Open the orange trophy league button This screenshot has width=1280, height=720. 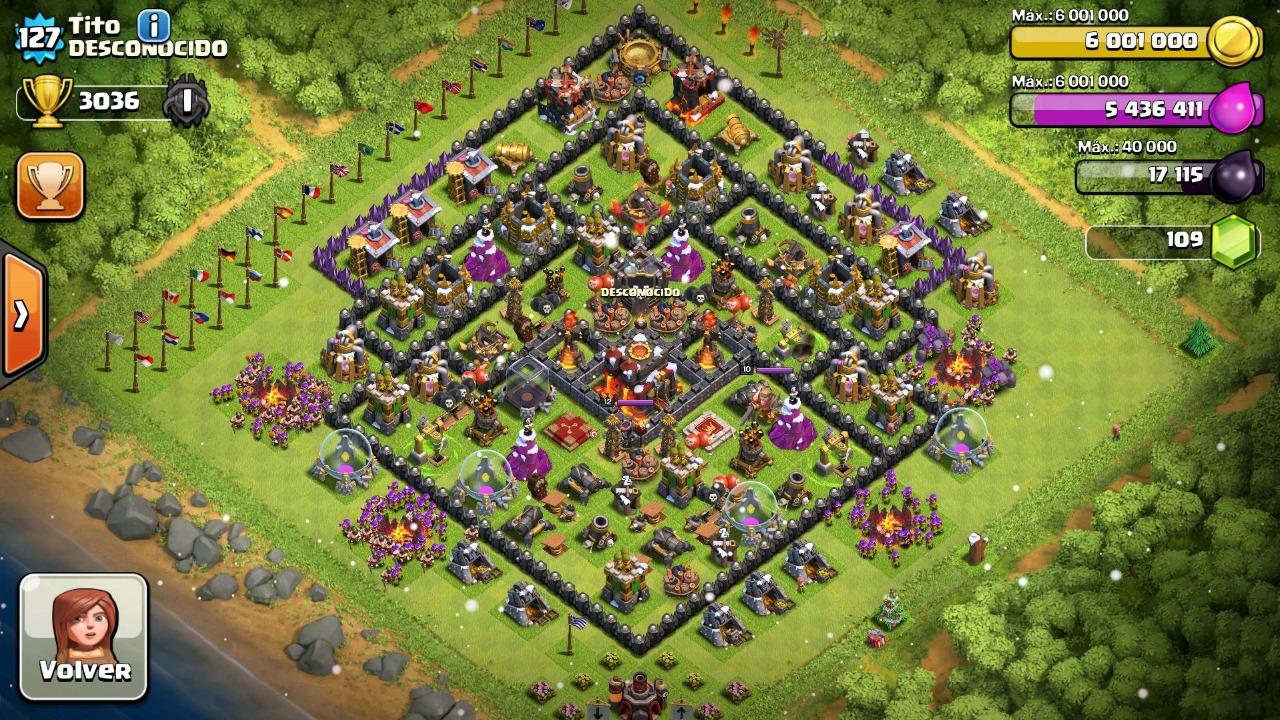click(x=50, y=186)
